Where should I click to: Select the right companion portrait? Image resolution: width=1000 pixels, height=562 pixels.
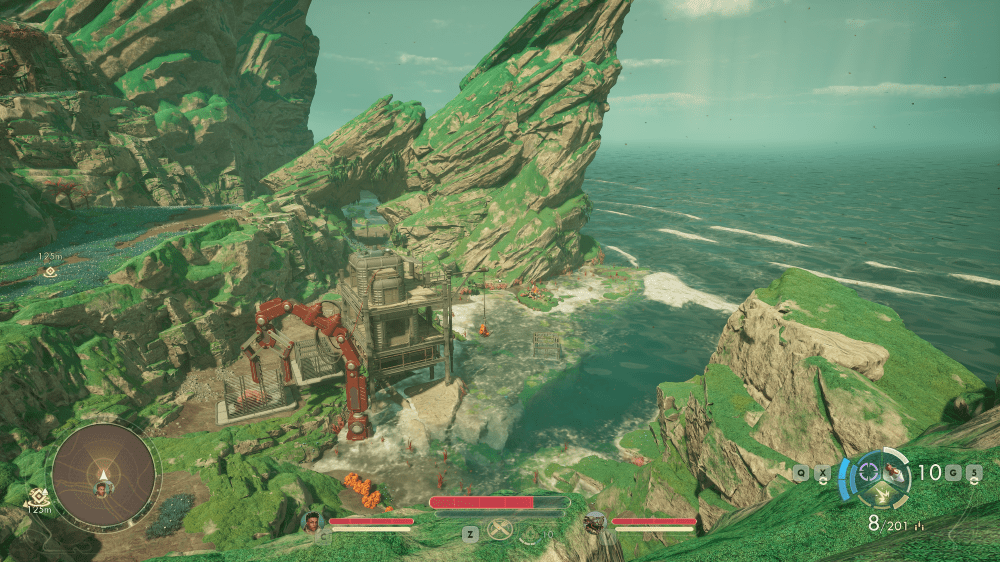point(595,521)
